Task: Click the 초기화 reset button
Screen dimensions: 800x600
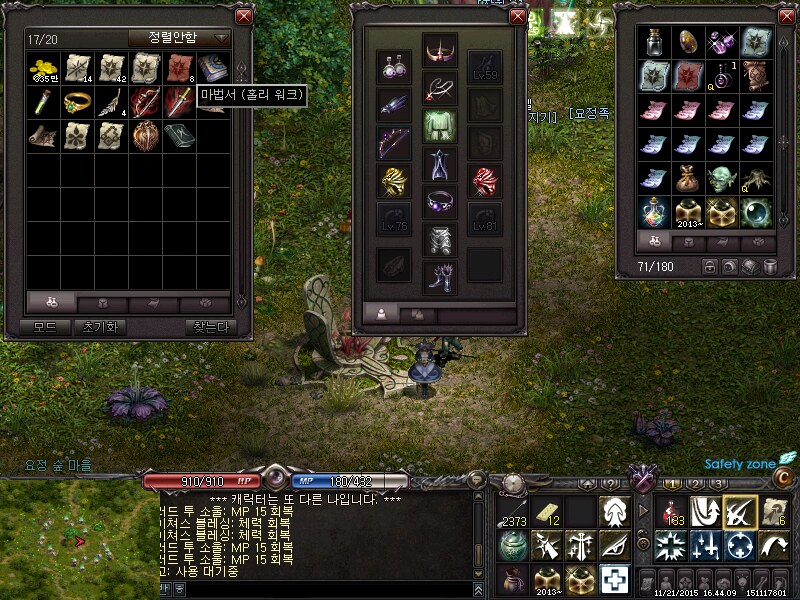Action: 100,327
